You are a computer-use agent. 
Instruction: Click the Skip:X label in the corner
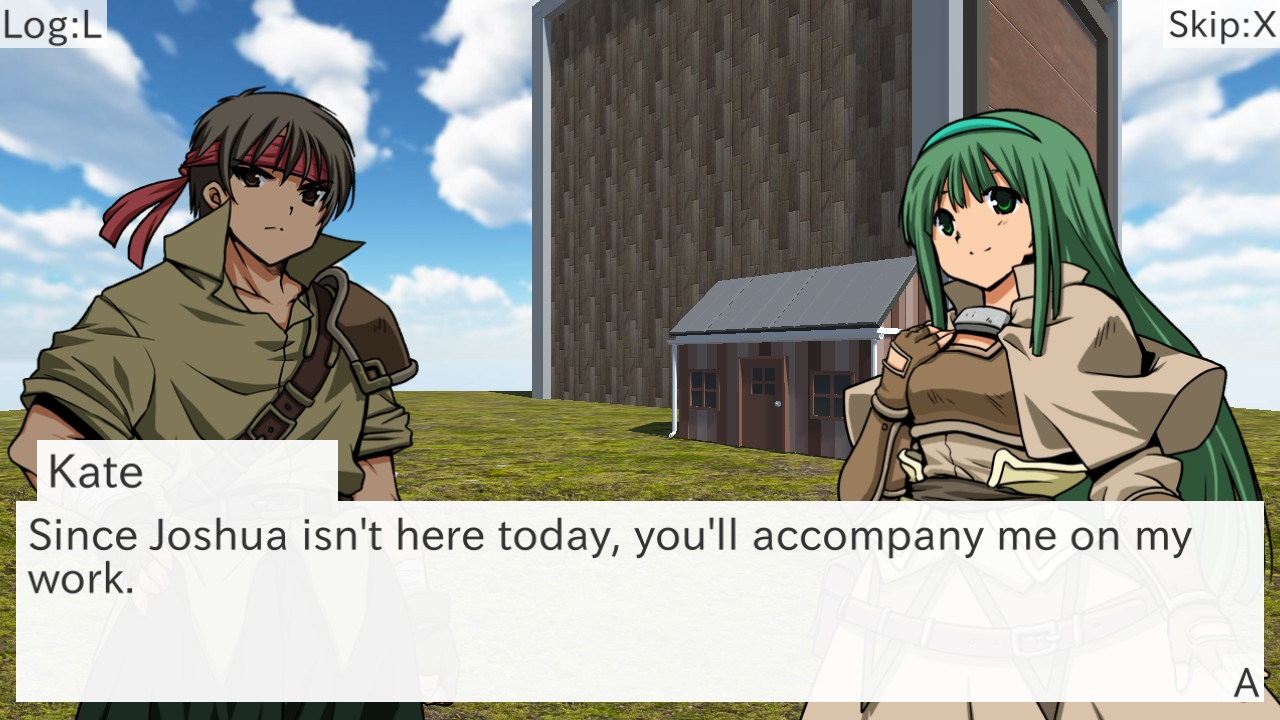[1220, 26]
